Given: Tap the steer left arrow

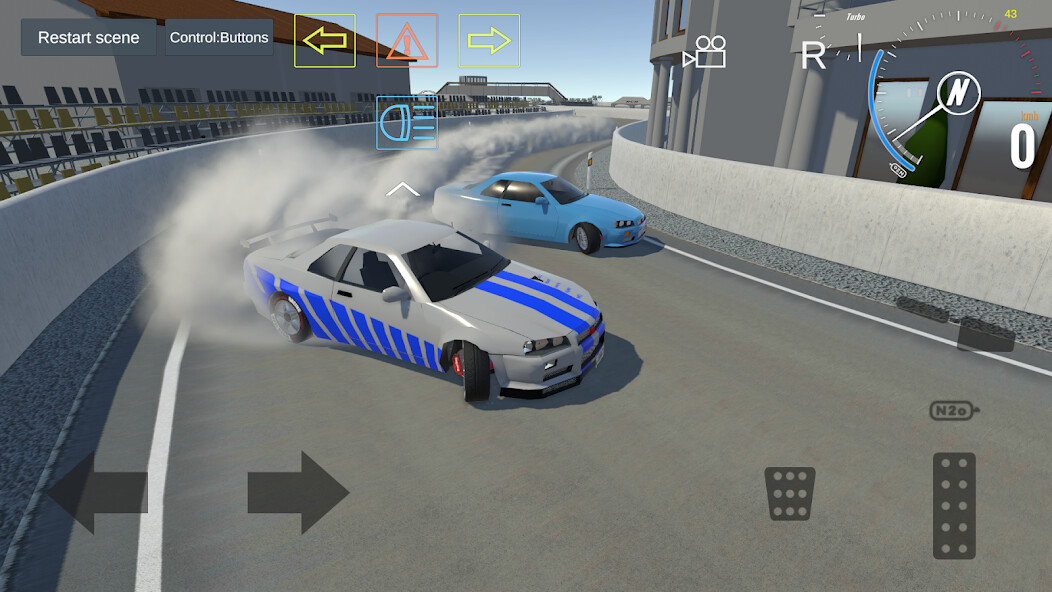Looking at the screenshot, I should 98,492.
